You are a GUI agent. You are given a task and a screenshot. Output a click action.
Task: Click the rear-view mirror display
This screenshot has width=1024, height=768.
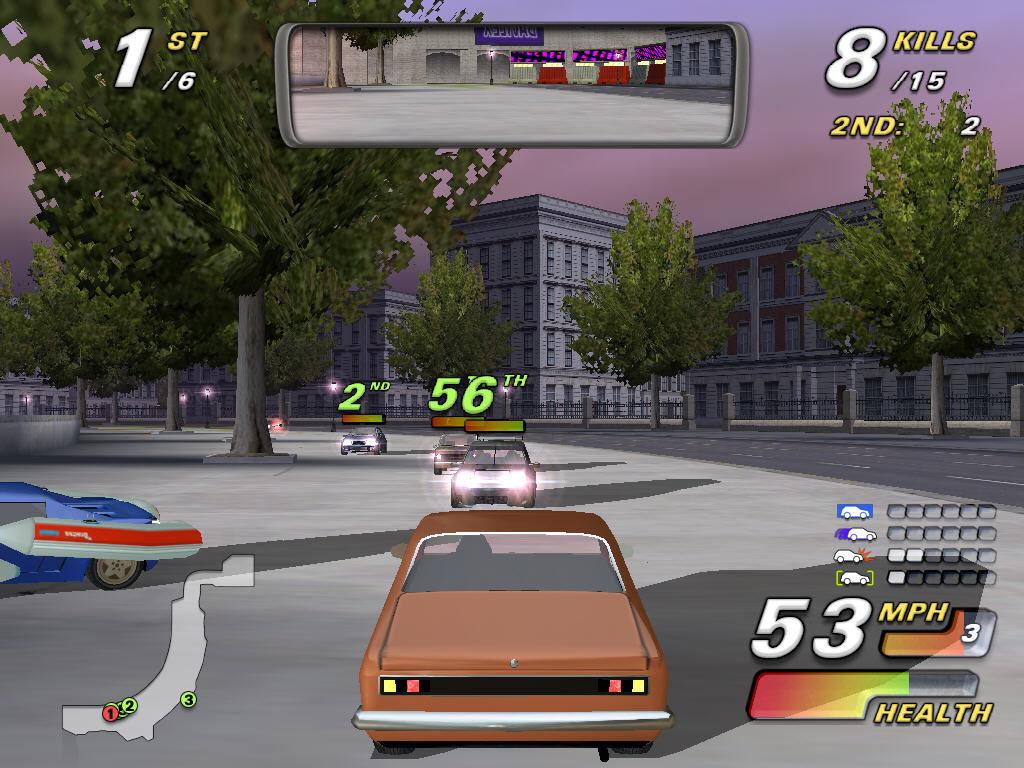point(512,84)
